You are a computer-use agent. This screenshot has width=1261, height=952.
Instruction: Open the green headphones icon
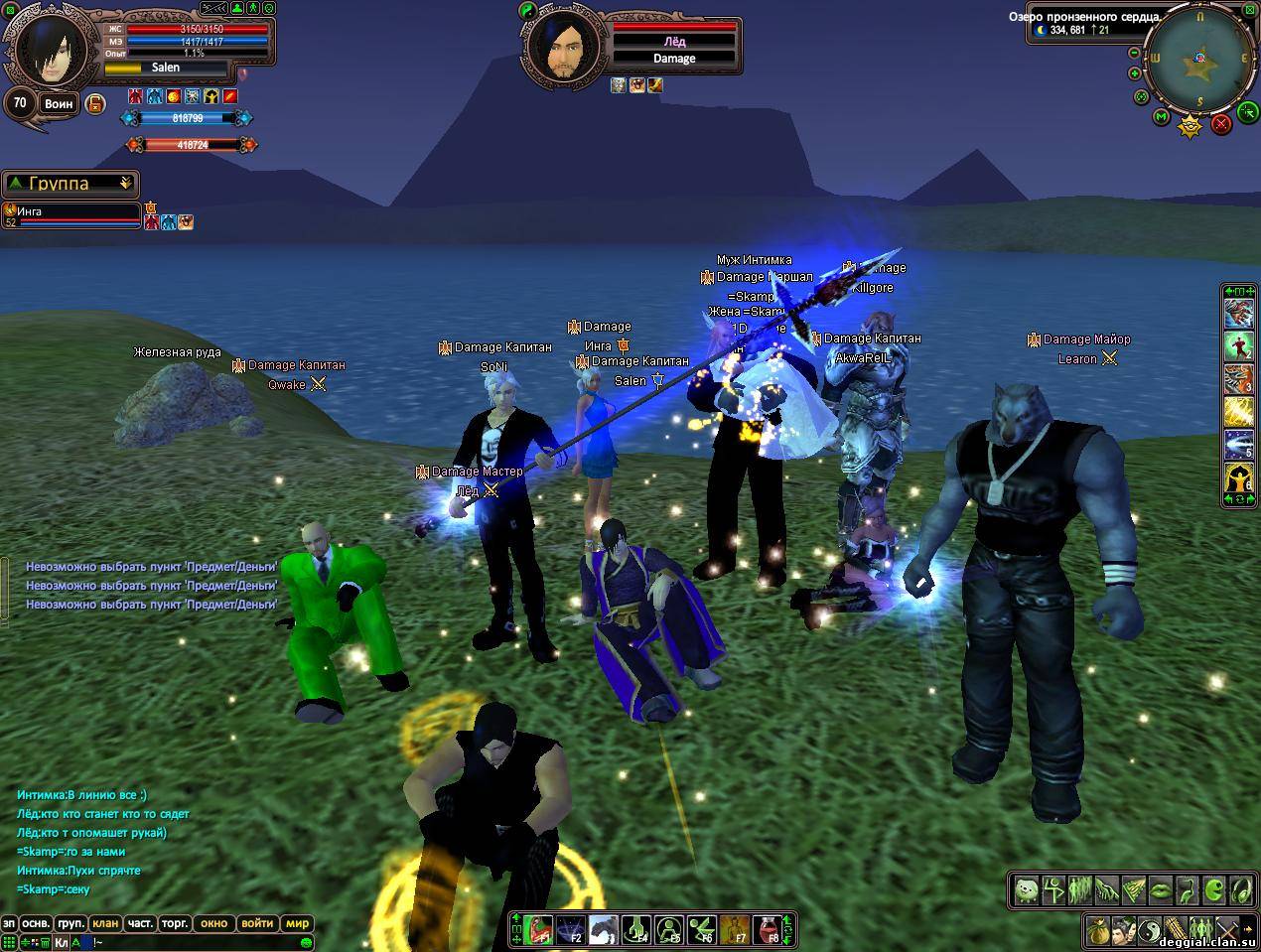[x=1241, y=889]
